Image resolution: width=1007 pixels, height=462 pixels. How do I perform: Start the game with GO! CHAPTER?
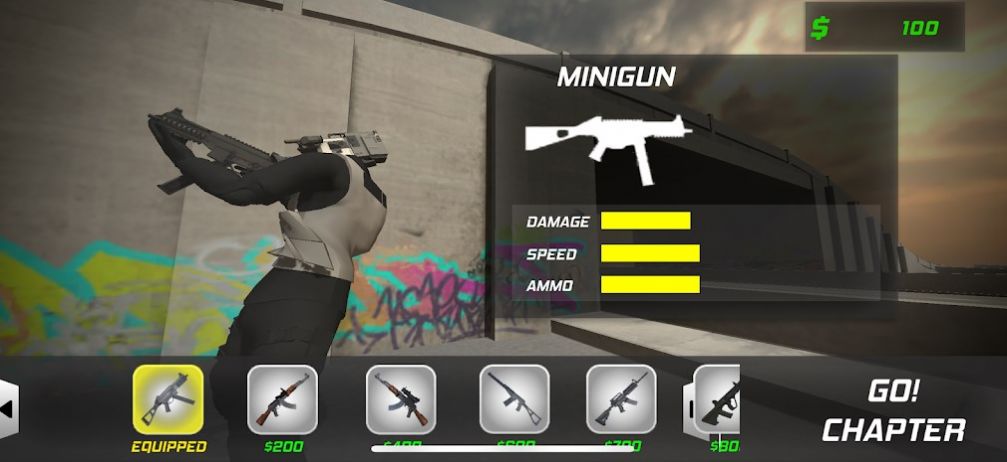coord(893,410)
